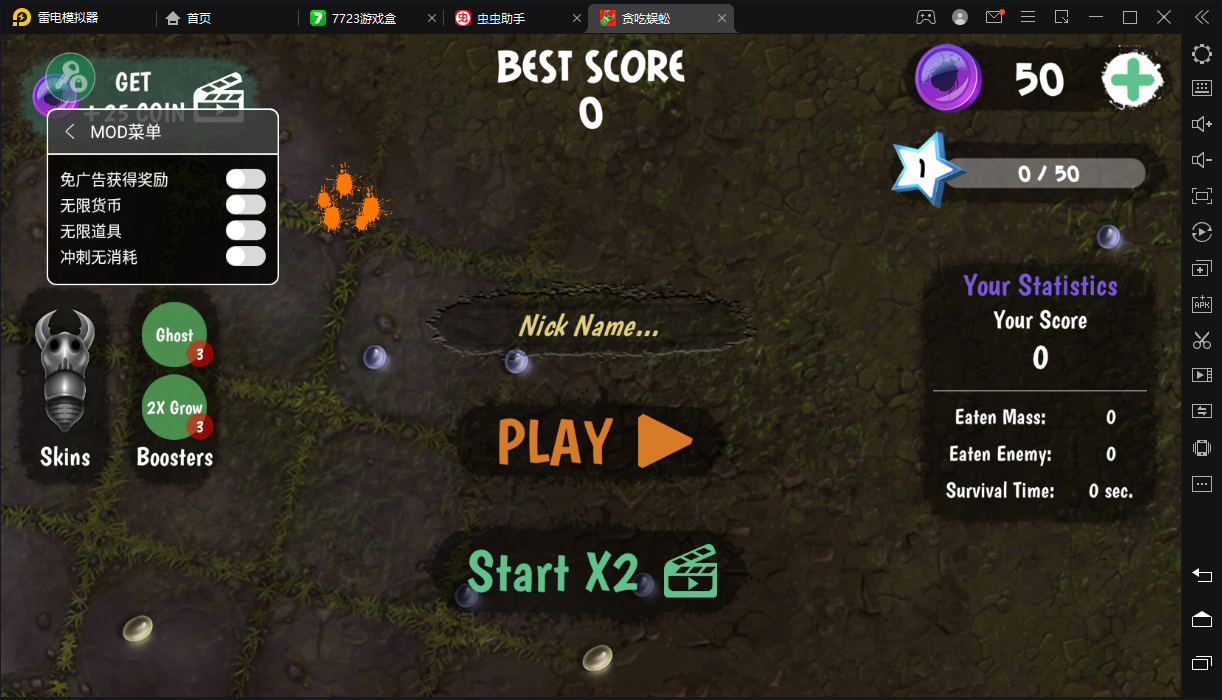Select the Nick Name input field

[589, 326]
